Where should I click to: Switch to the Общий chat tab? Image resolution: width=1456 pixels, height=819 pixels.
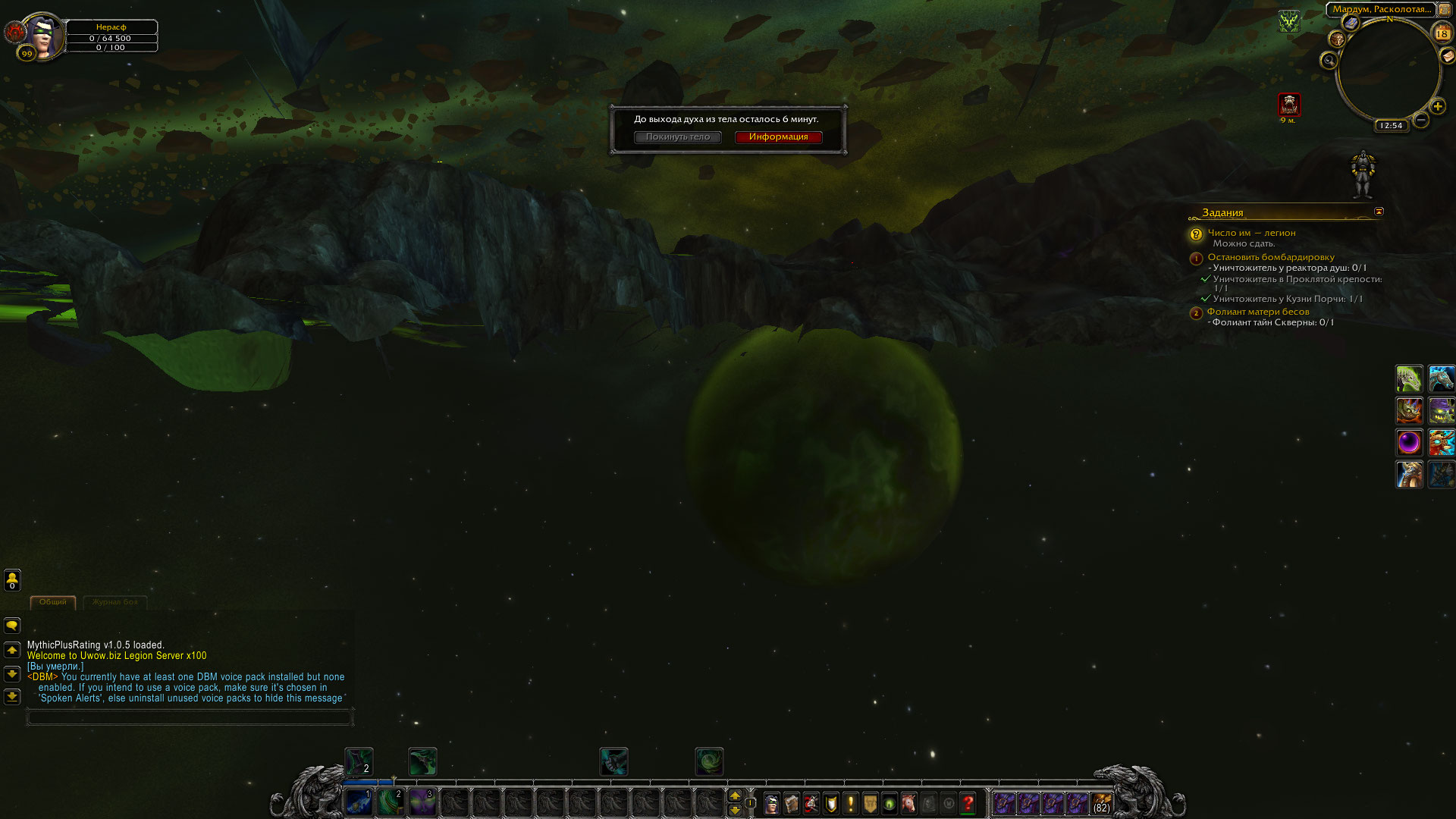tap(53, 602)
